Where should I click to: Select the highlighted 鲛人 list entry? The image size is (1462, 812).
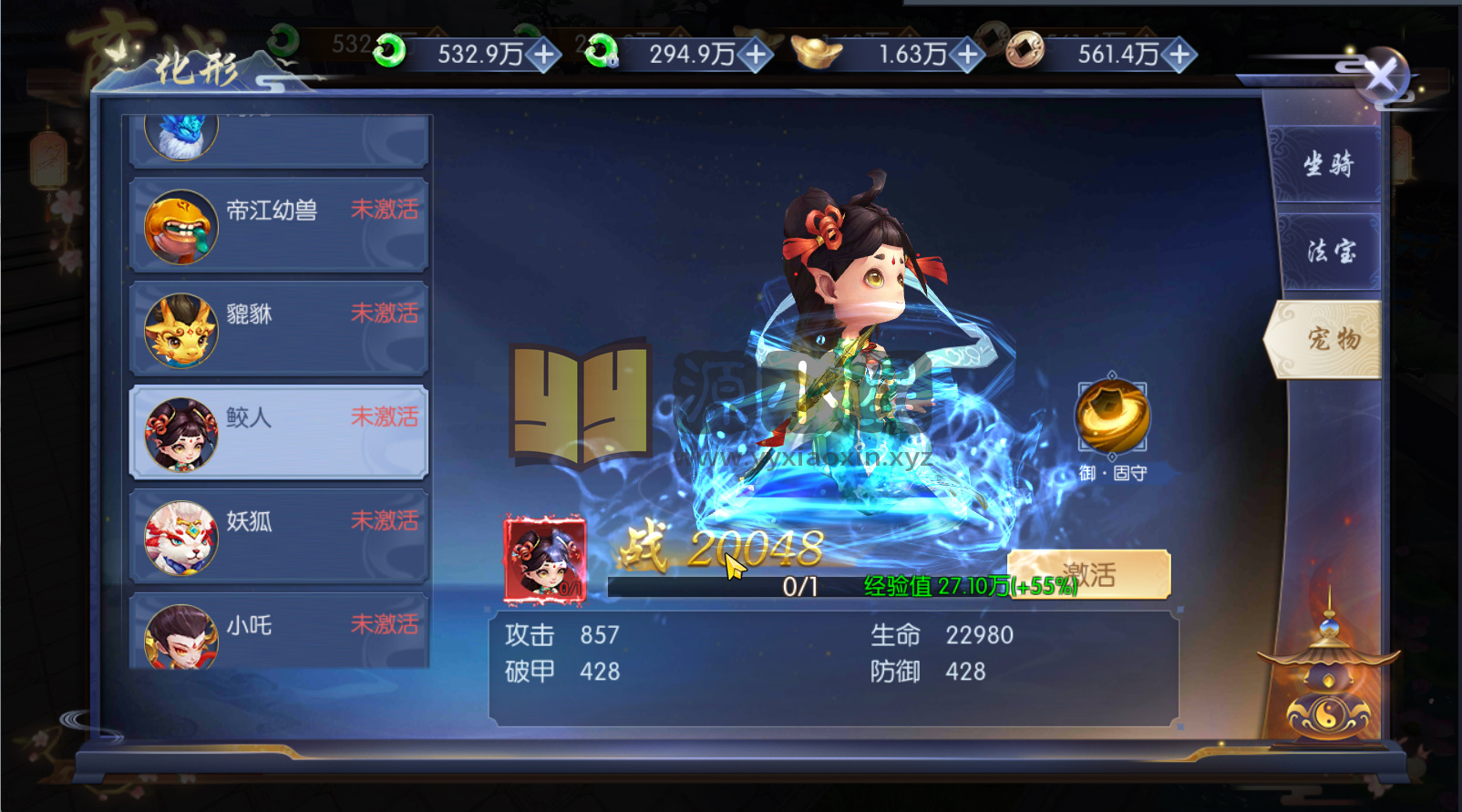click(273, 432)
